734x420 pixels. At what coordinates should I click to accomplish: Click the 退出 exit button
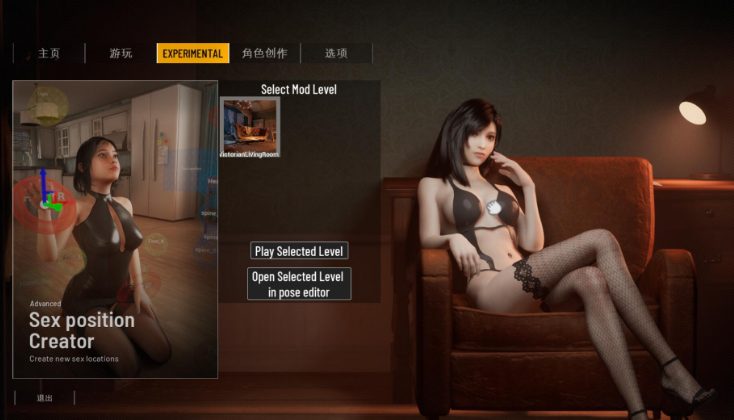[x=45, y=398]
